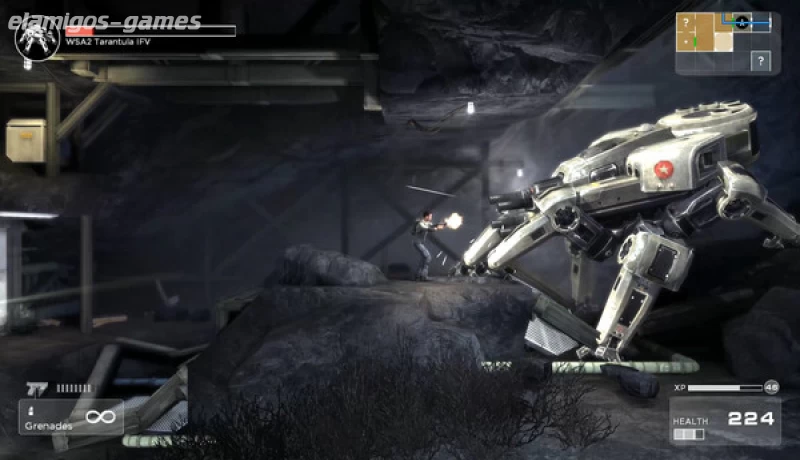Select the pistol weapon icon

coord(37,387)
